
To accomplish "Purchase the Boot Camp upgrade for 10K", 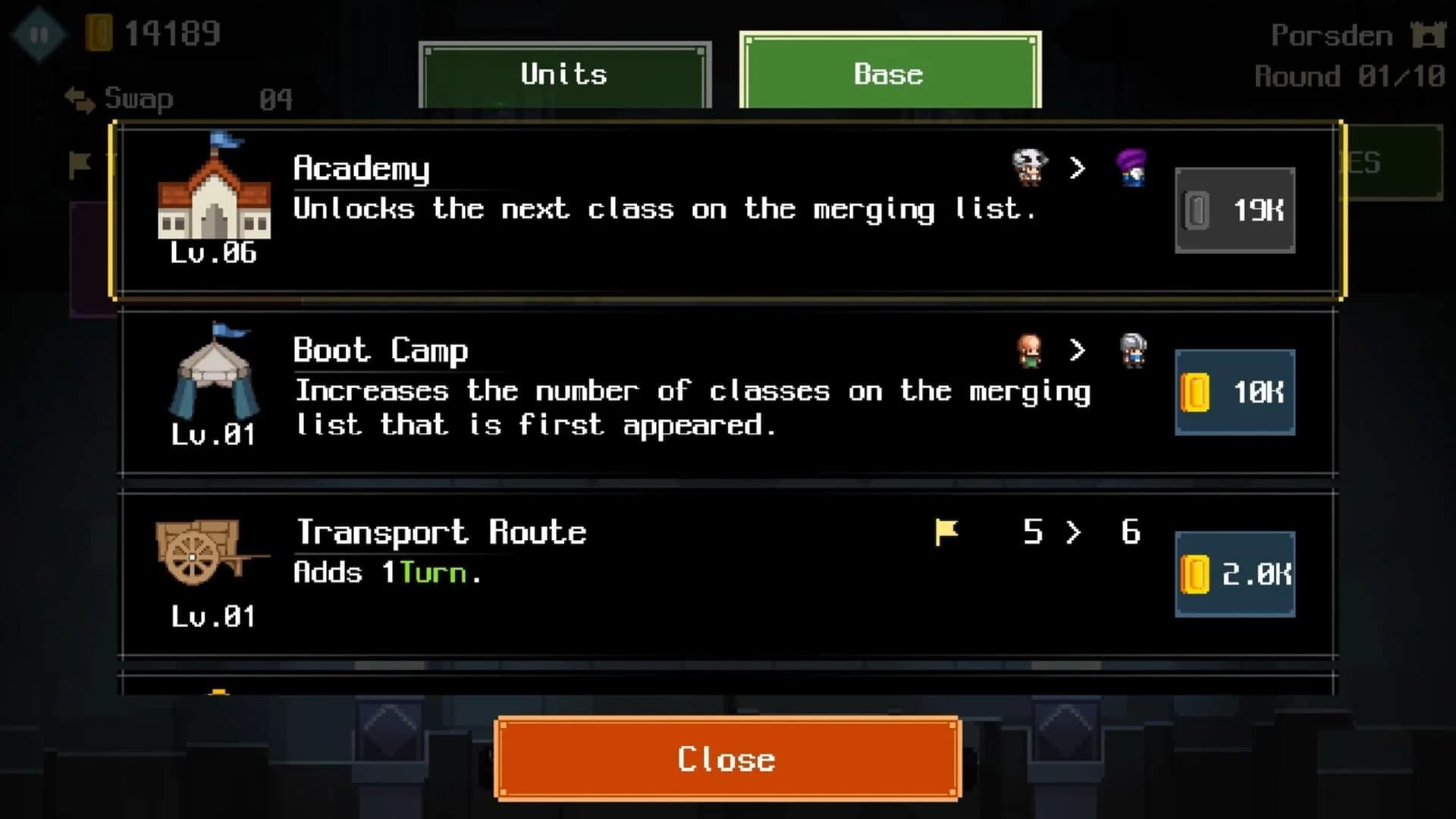I will click(1234, 392).
